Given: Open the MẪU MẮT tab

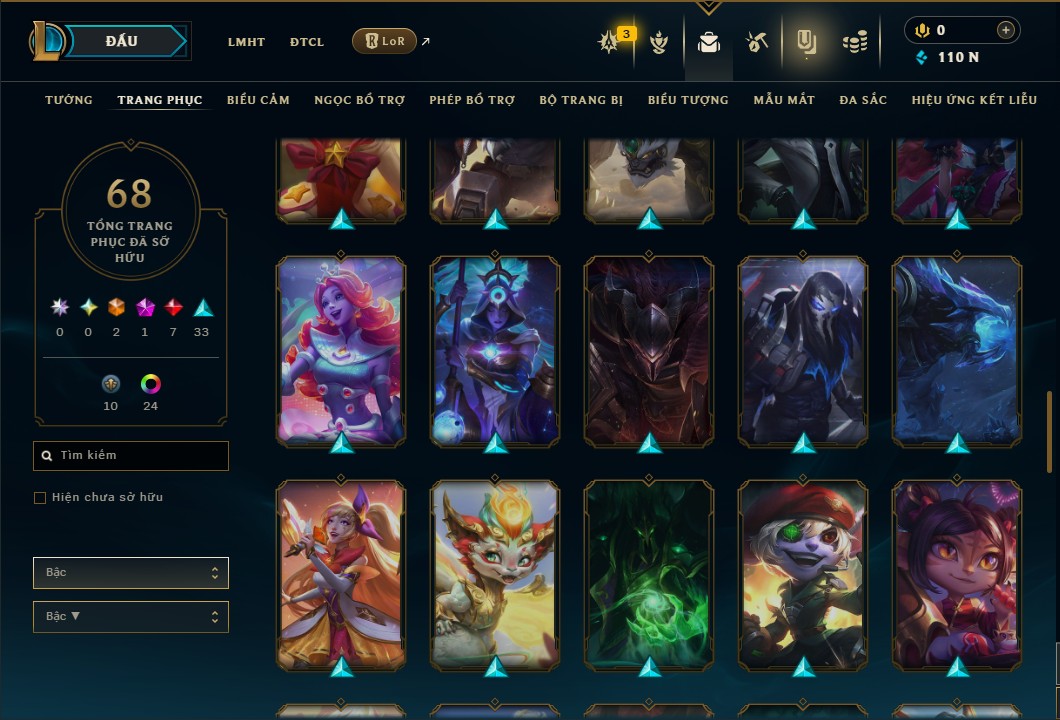Looking at the screenshot, I should click(784, 100).
